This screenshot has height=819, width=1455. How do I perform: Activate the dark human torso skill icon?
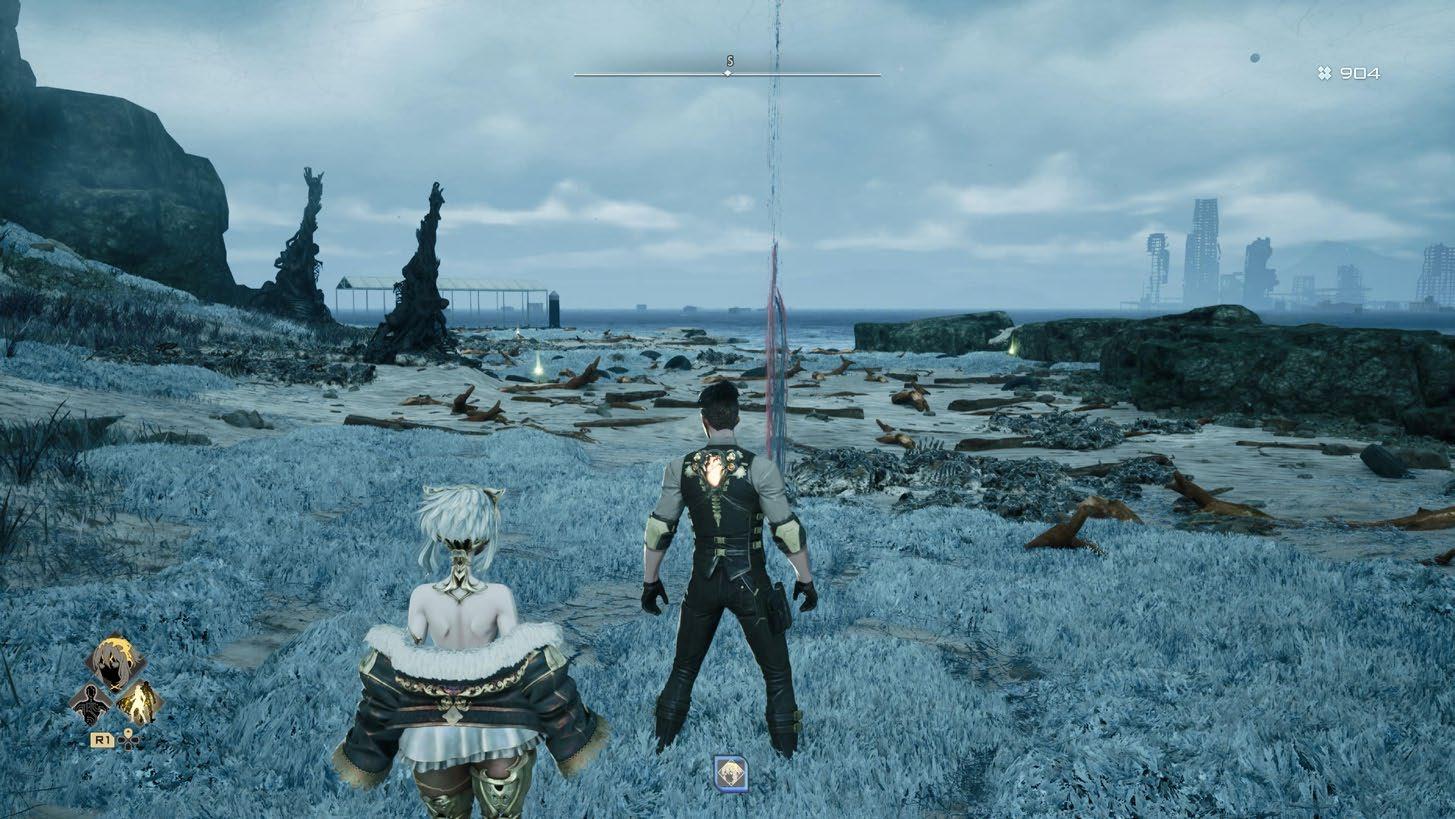[93, 703]
